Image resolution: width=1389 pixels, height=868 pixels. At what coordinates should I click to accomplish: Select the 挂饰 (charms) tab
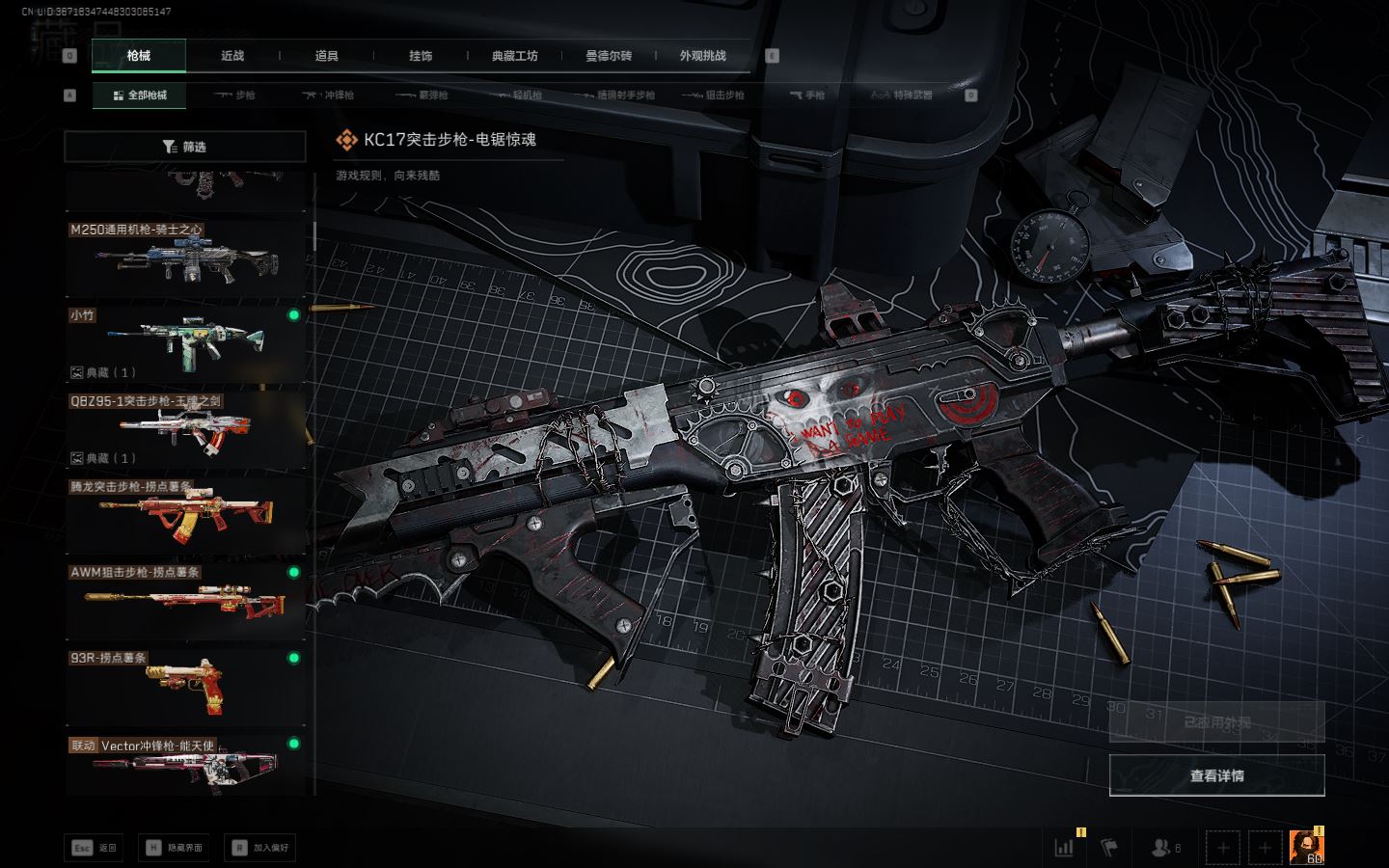(421, 56)
